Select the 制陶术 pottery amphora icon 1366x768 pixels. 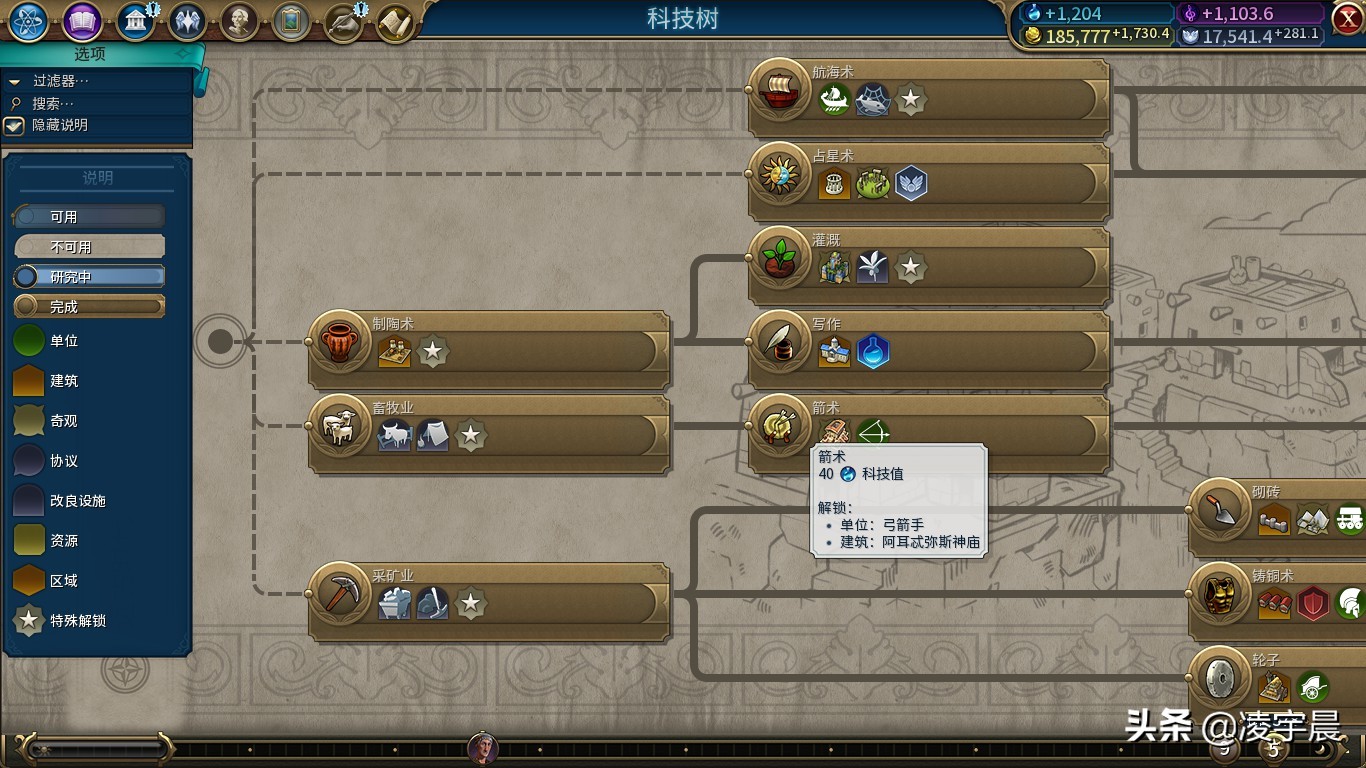tap(339, 341)
